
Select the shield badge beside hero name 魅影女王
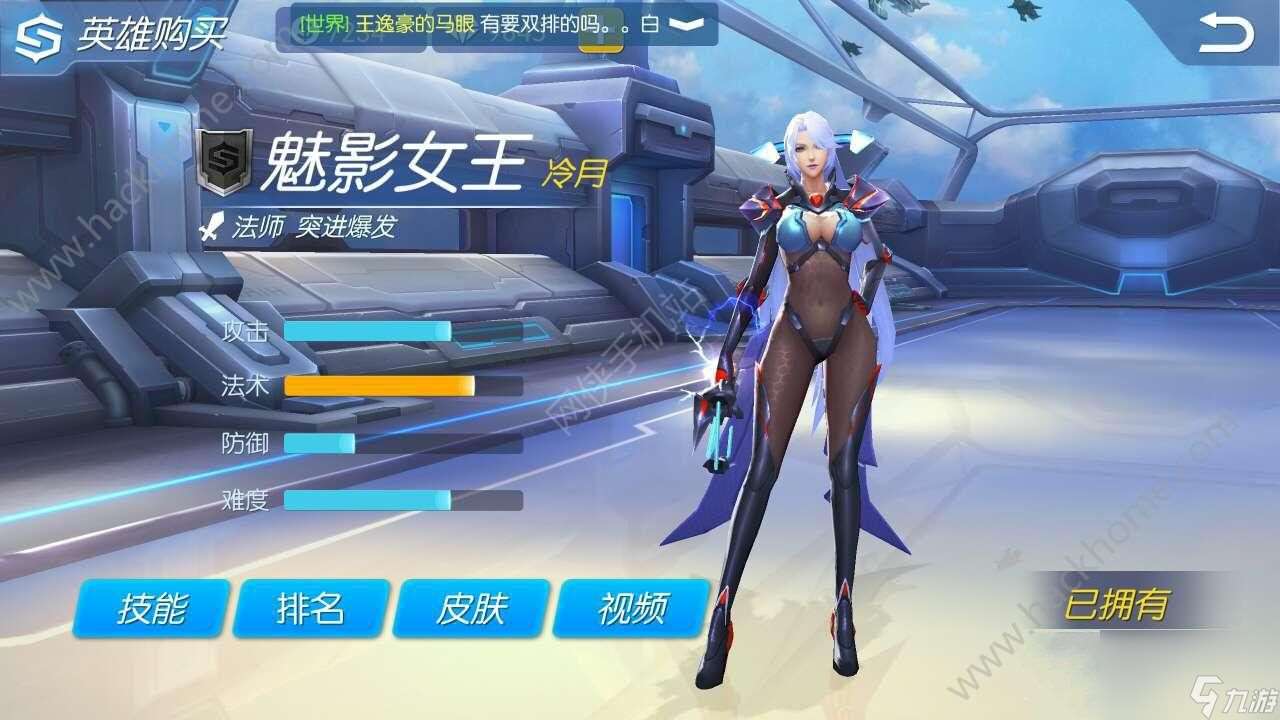pyautogui.click(x=222, y=158)
